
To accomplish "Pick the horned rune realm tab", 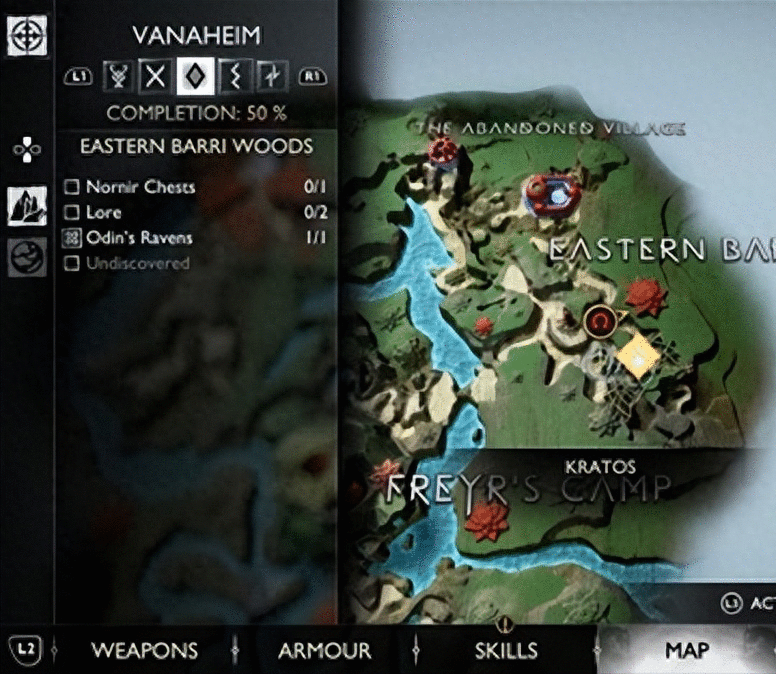I will click(x=118, y=75).
